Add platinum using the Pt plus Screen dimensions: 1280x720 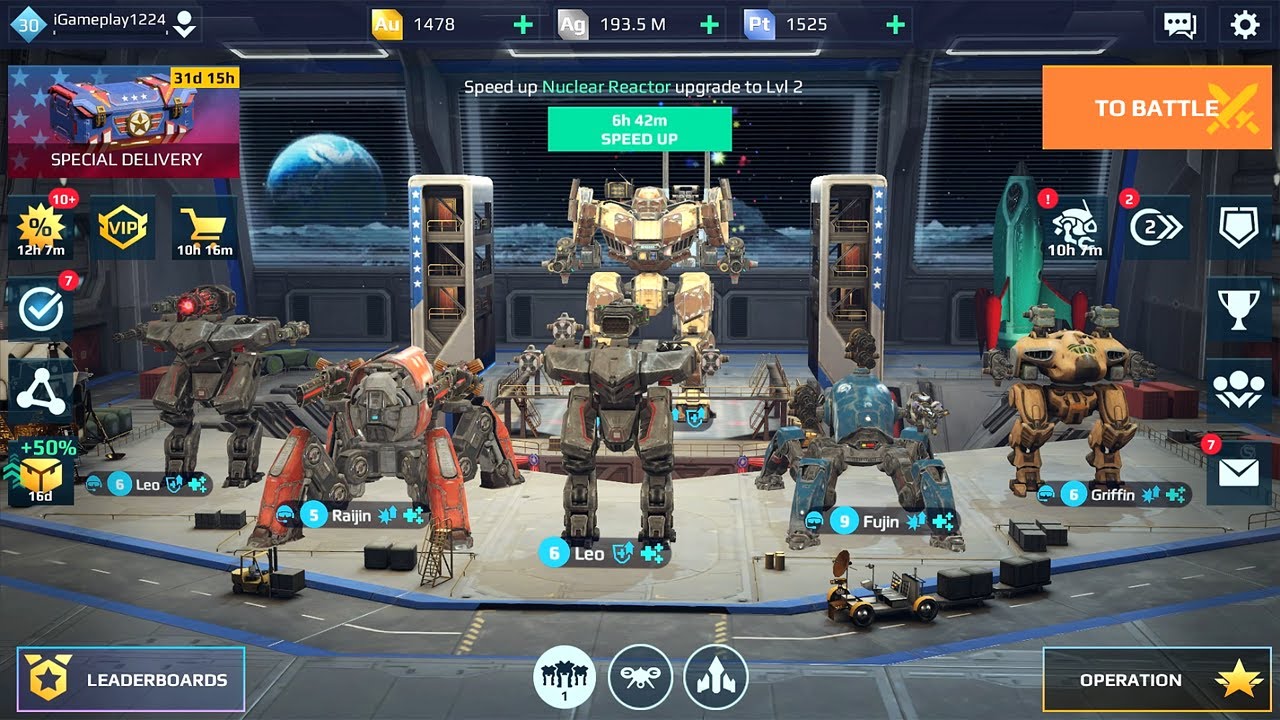click(896, 25)
